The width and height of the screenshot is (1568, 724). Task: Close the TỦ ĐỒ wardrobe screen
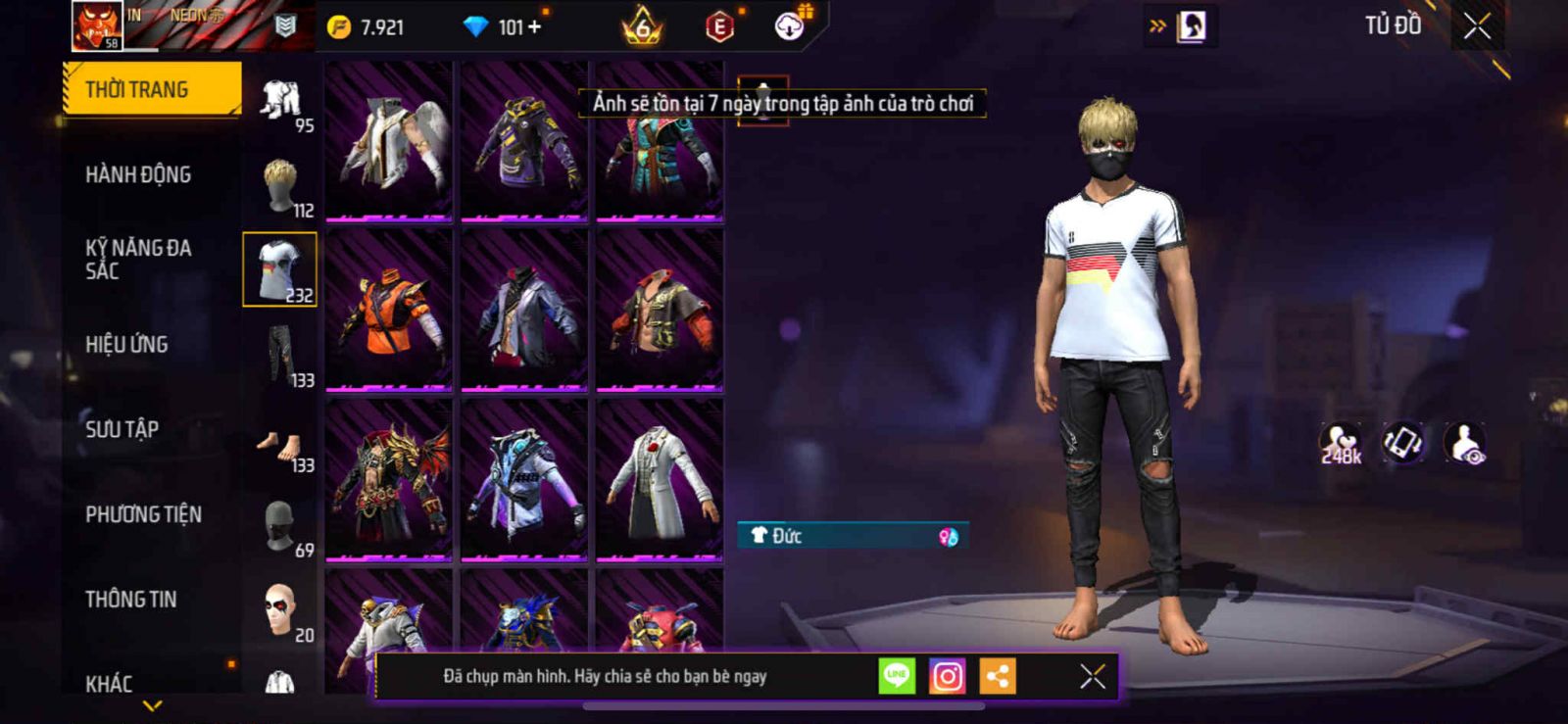tap(1477, 26)
